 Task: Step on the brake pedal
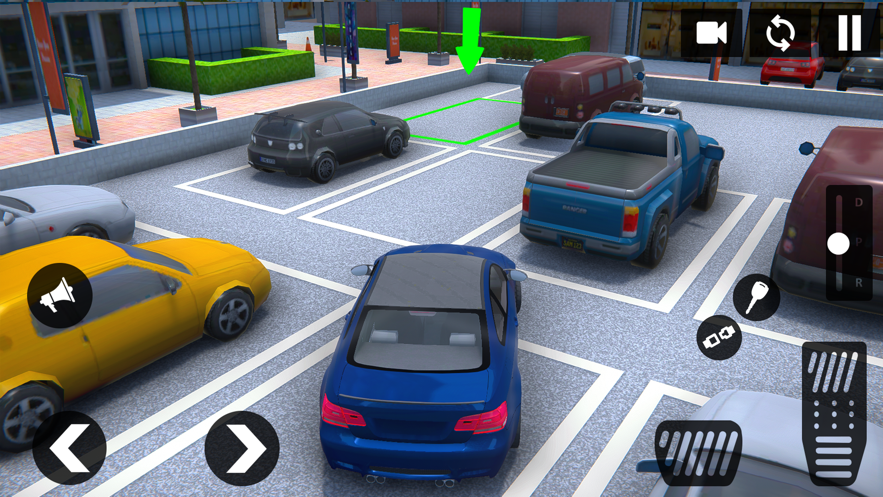[x=698, y=454]
